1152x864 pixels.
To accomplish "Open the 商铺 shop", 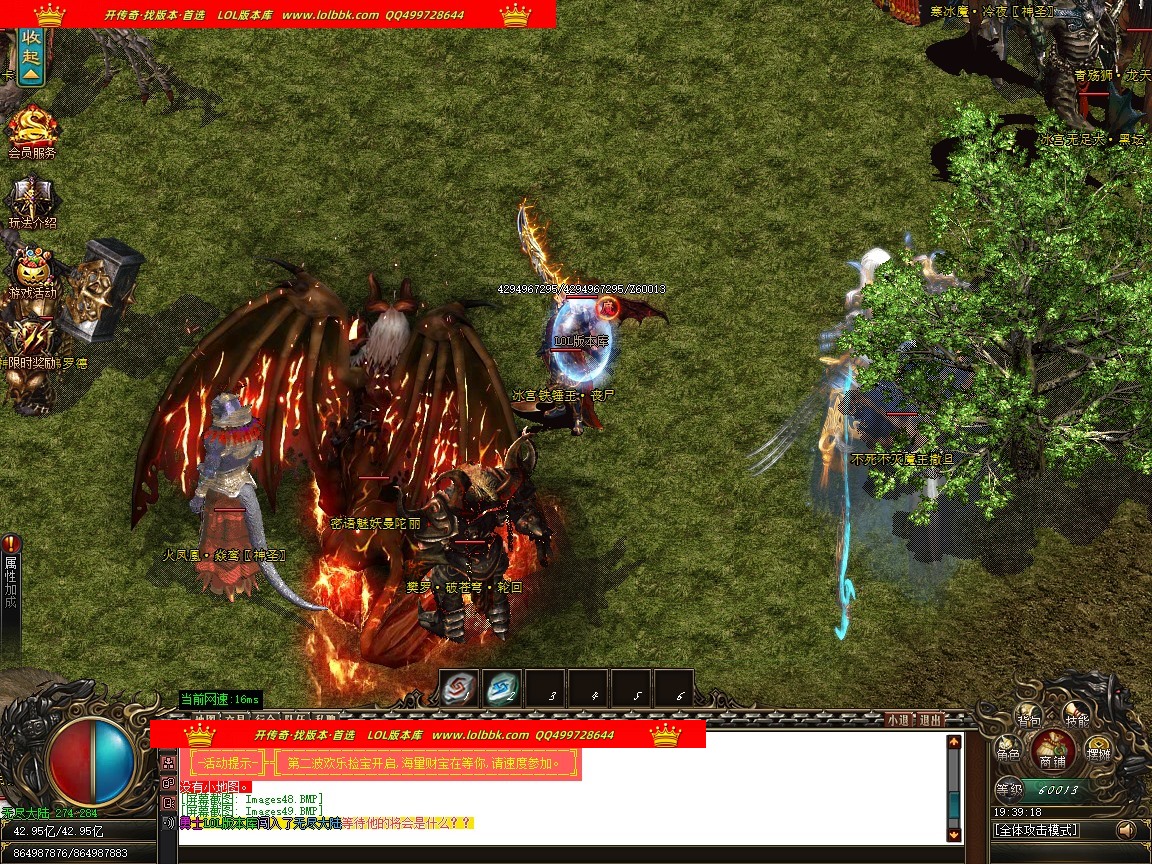I will (1053, 749).
